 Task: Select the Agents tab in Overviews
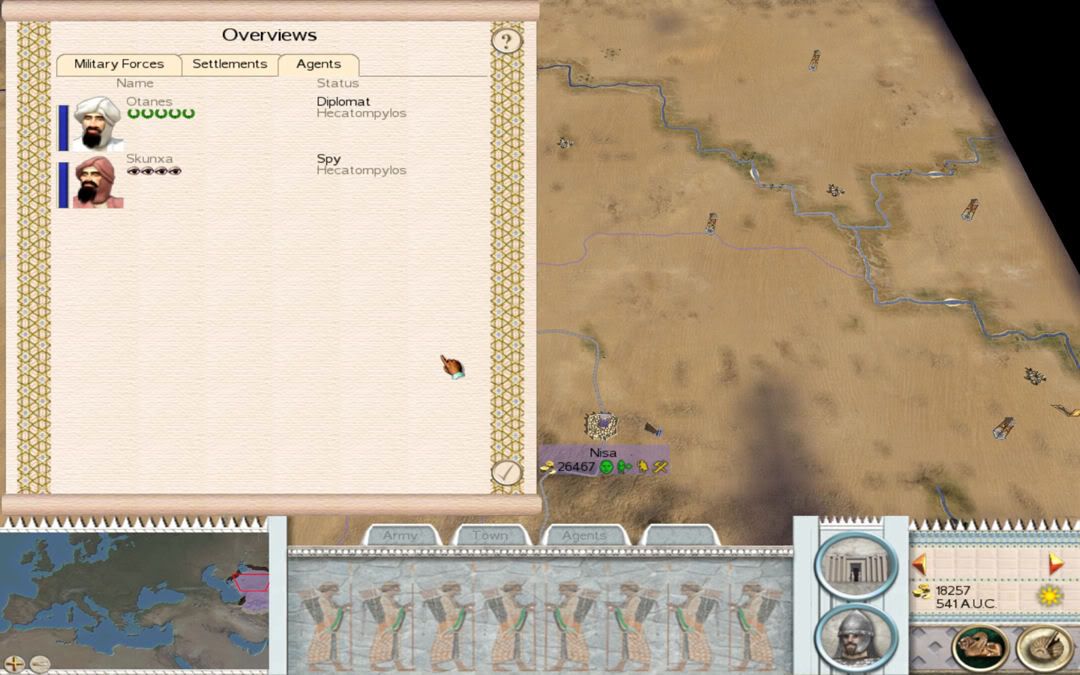(x=318, y=64)
